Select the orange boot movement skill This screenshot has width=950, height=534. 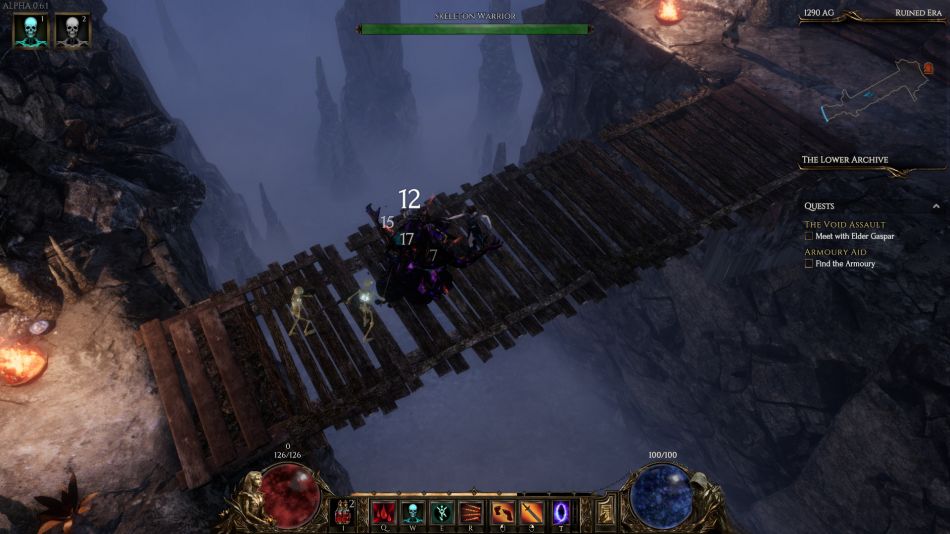click(x=501, y=513)
